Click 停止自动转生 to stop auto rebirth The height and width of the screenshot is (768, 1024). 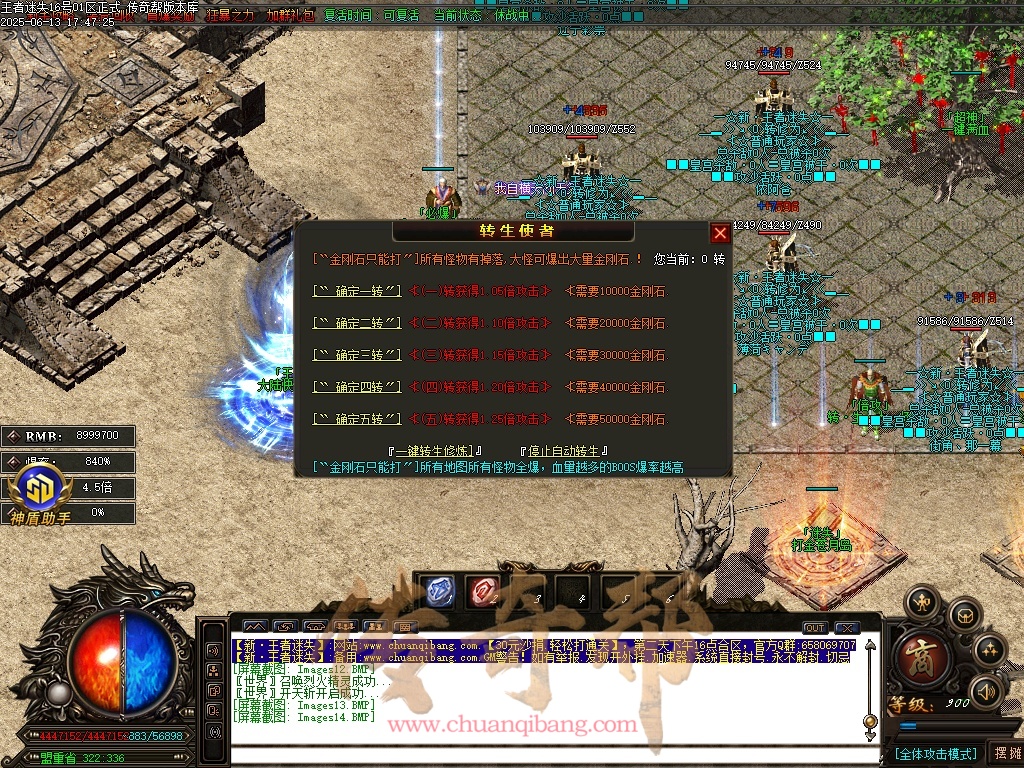click(564, 451)
